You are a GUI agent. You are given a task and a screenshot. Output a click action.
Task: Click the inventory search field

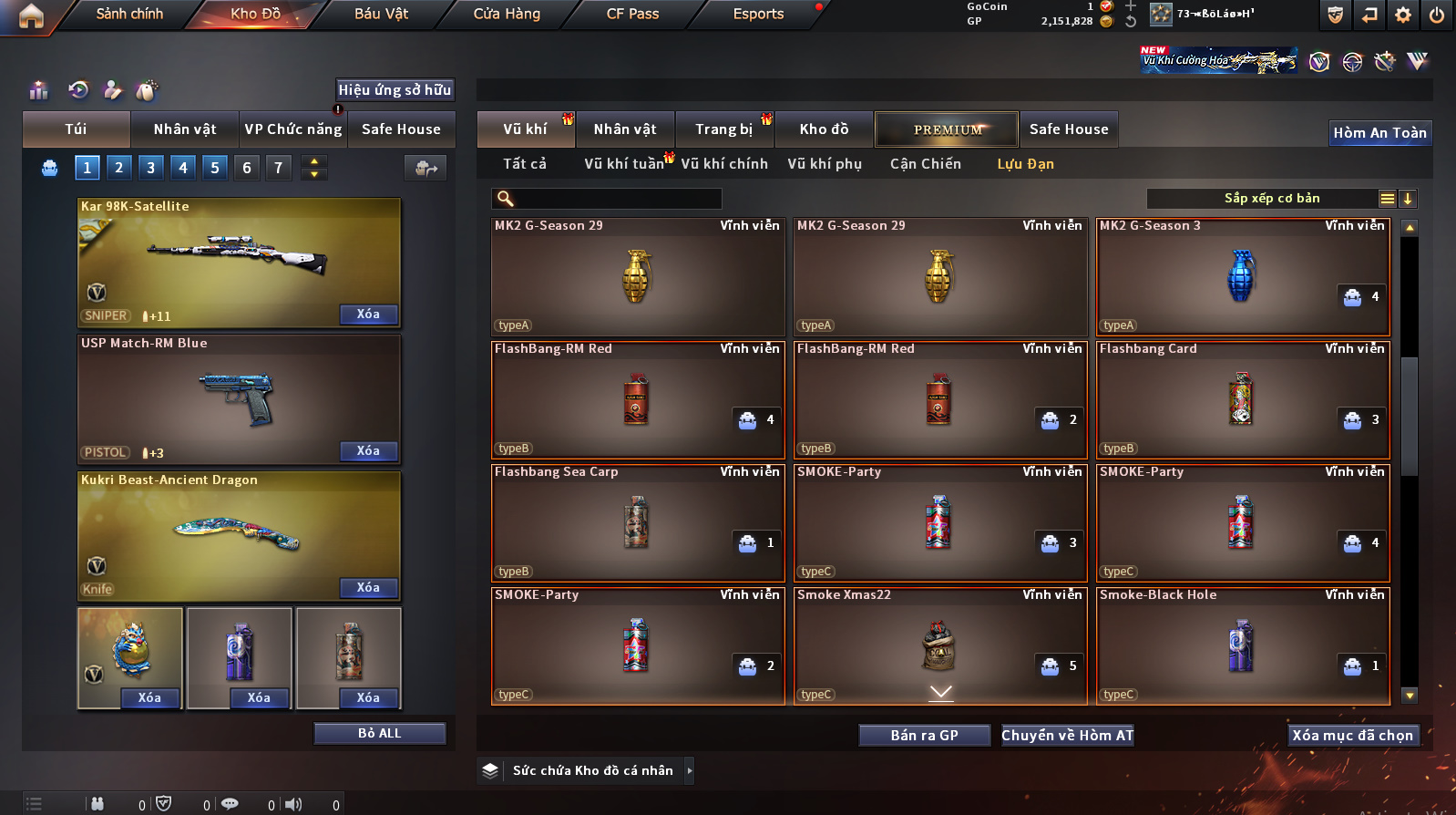pyautogui.click(x=615, y=199)
